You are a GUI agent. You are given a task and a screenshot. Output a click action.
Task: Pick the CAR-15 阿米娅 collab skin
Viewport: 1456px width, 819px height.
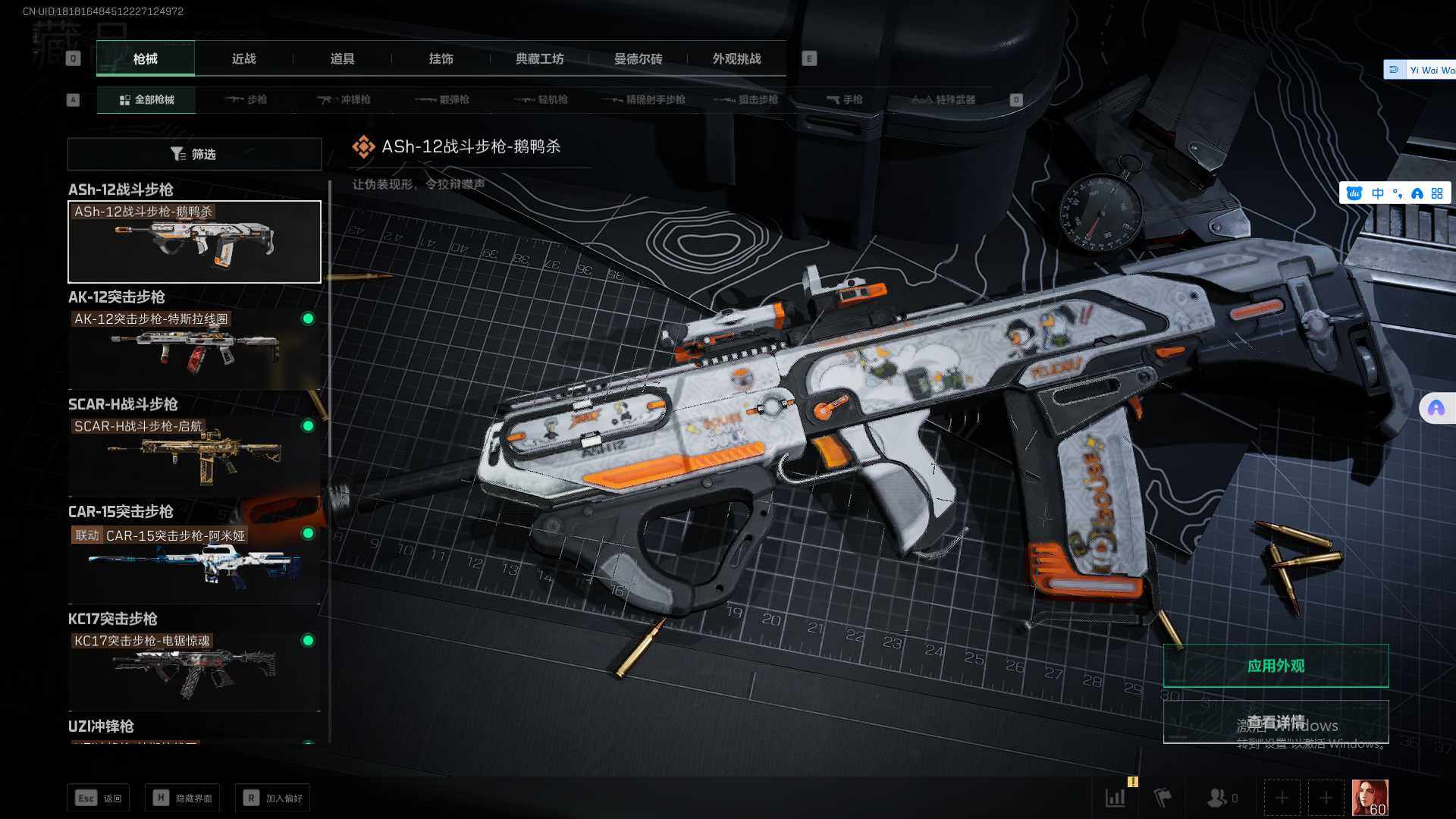point(194,563)
